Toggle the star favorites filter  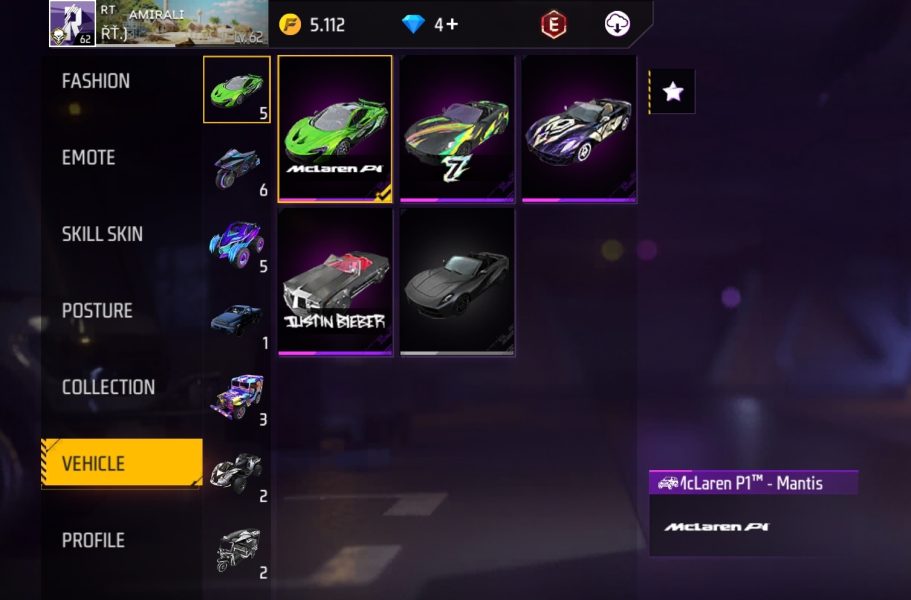(673, 92)
